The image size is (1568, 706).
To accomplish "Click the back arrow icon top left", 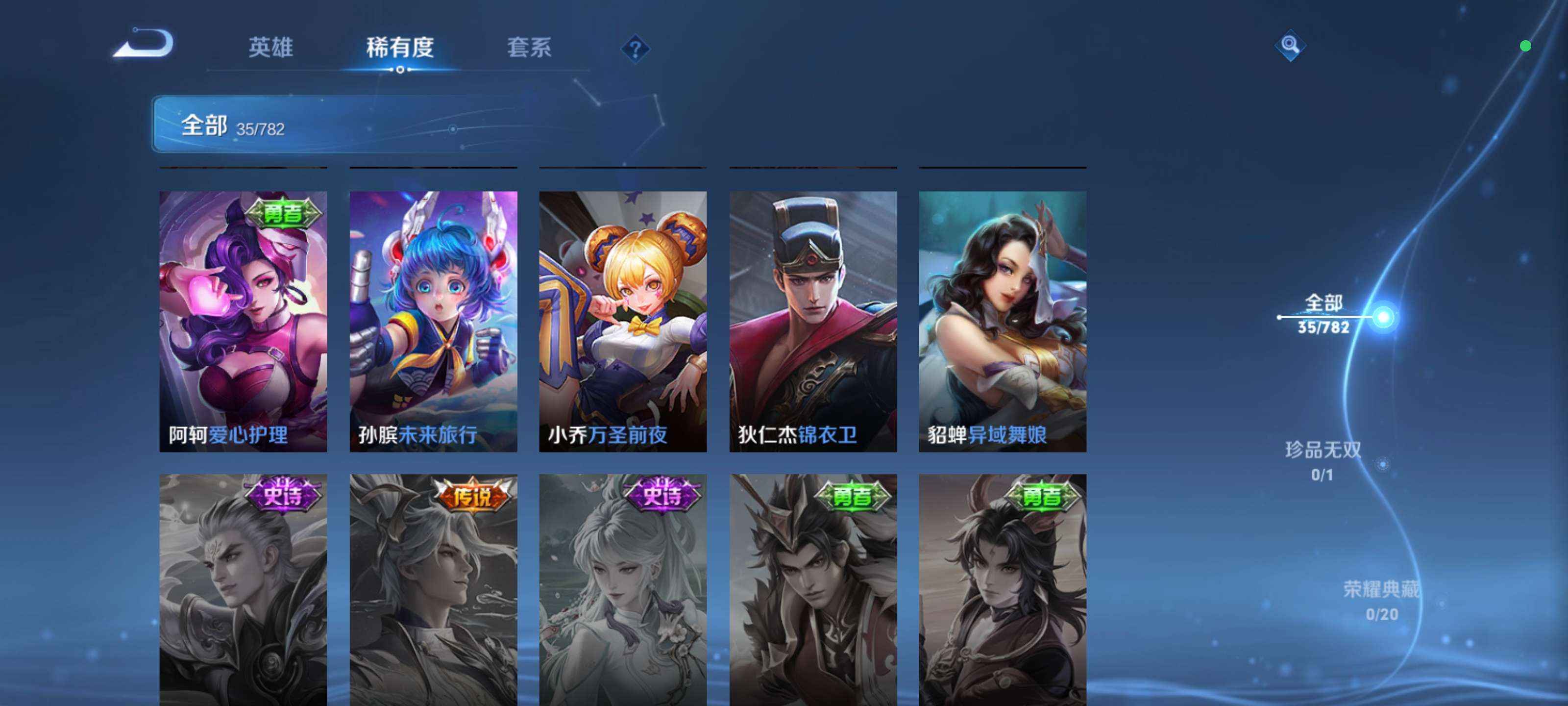I will [x=144, y=43].
